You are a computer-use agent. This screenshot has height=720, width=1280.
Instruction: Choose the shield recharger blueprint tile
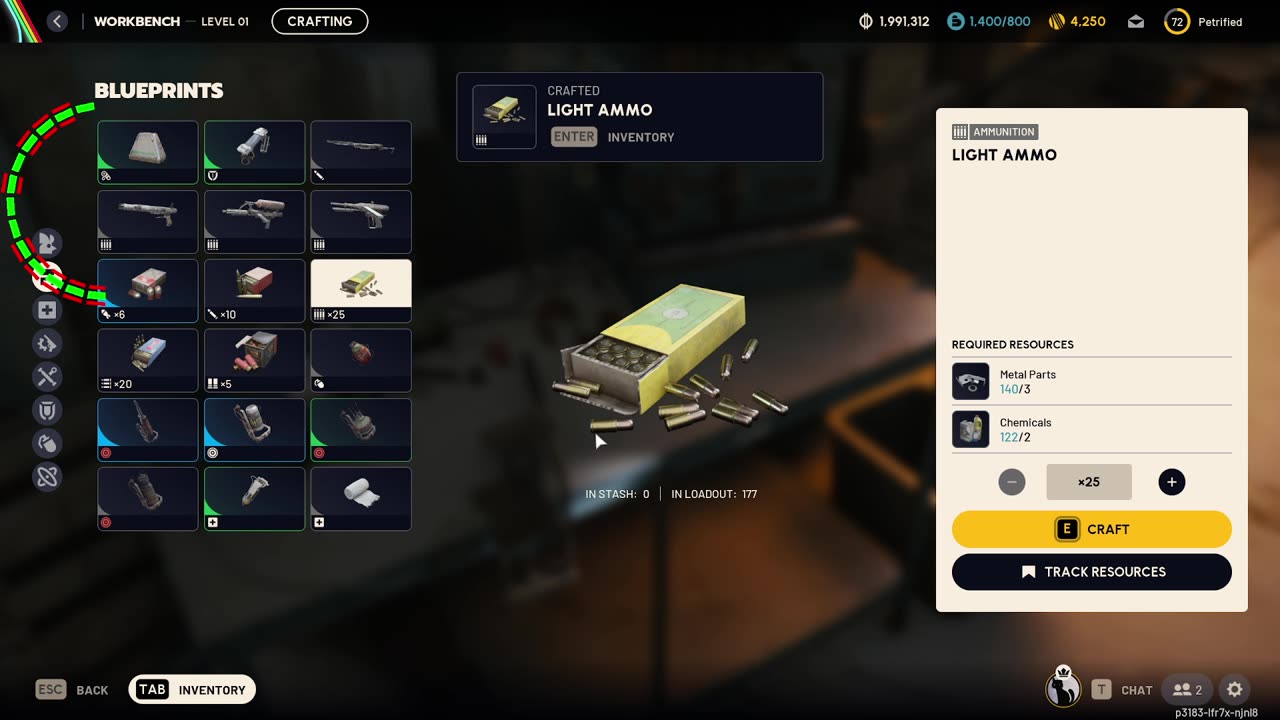254,152
